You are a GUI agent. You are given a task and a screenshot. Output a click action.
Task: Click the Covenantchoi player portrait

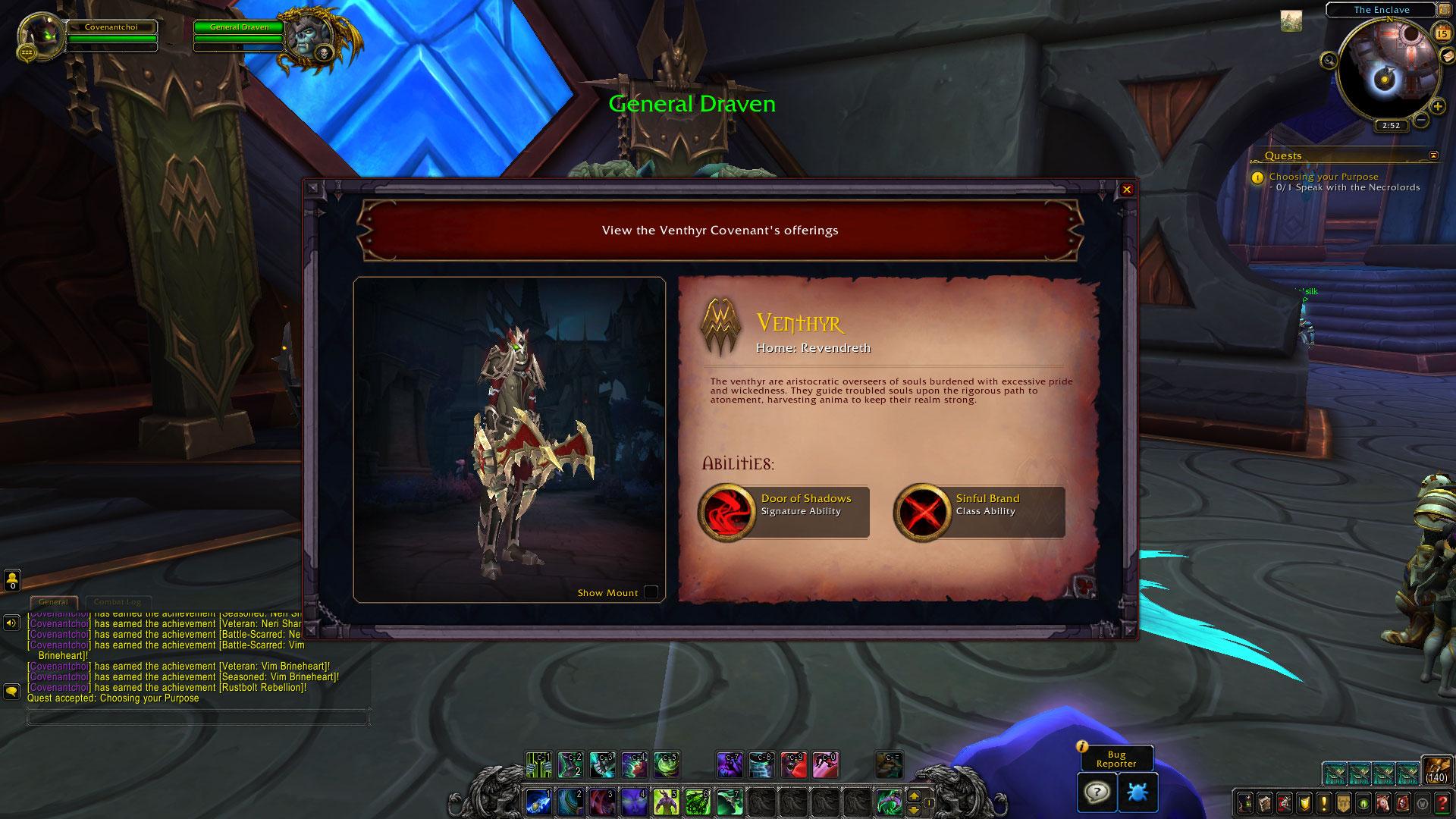39,35
